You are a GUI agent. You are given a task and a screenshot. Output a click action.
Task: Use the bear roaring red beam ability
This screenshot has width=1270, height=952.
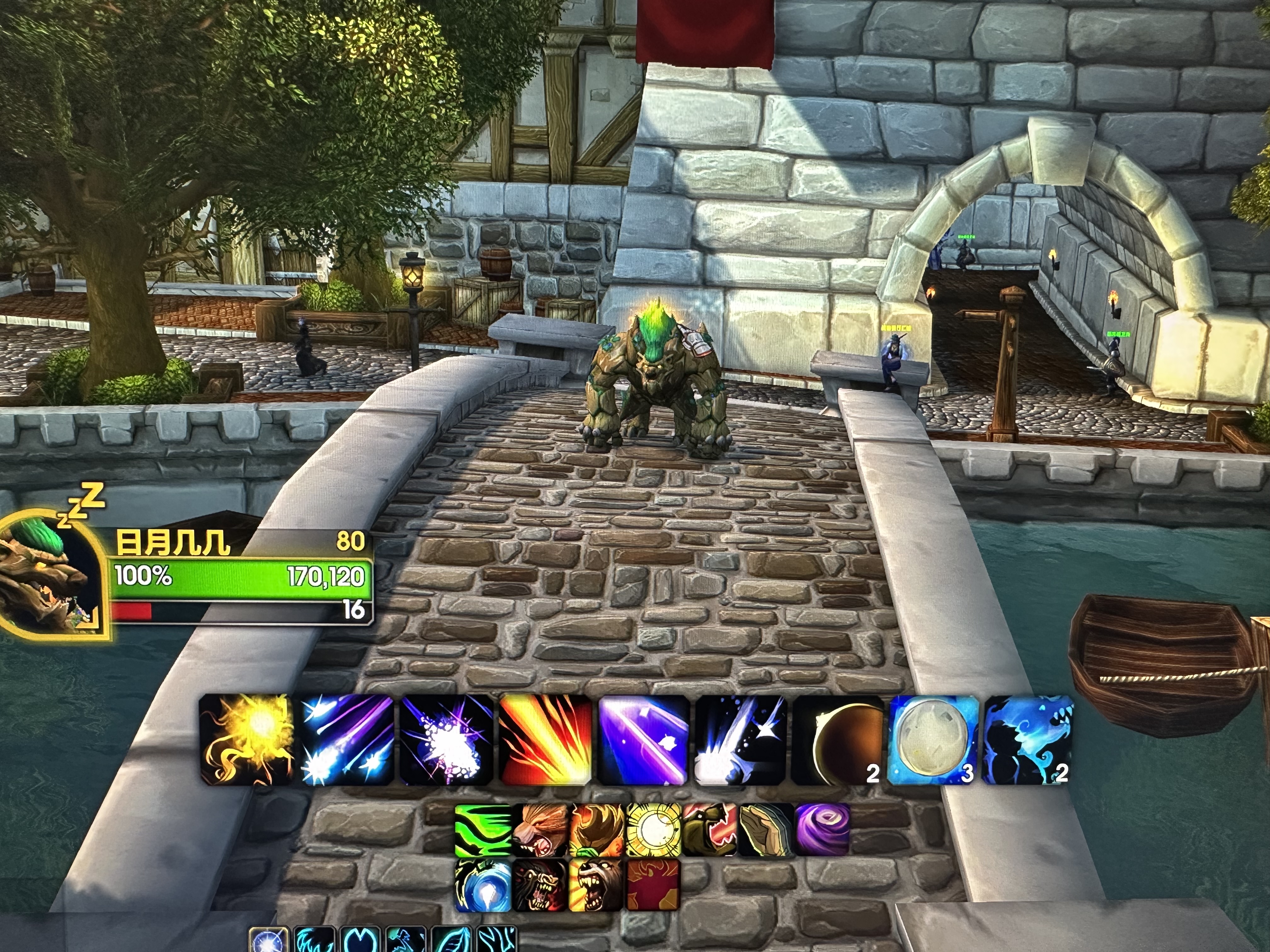[710, 830]
